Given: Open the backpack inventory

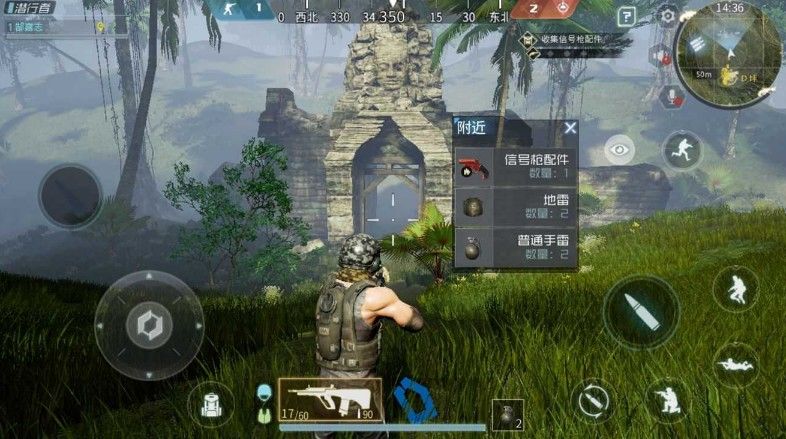Looking at the screenshot, I should pyautogui.click(x=211, y=402).
